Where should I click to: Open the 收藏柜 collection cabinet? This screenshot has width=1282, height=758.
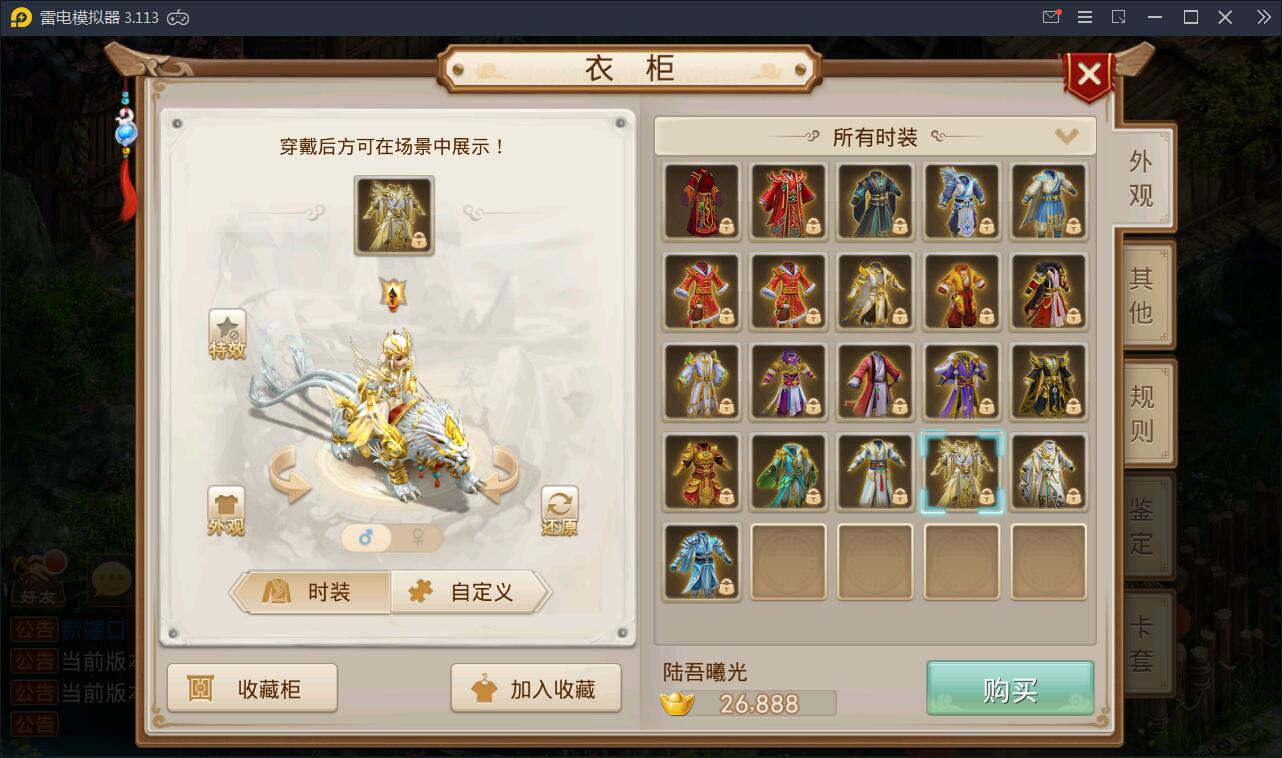pyautogui.click(x=252, y=687)
